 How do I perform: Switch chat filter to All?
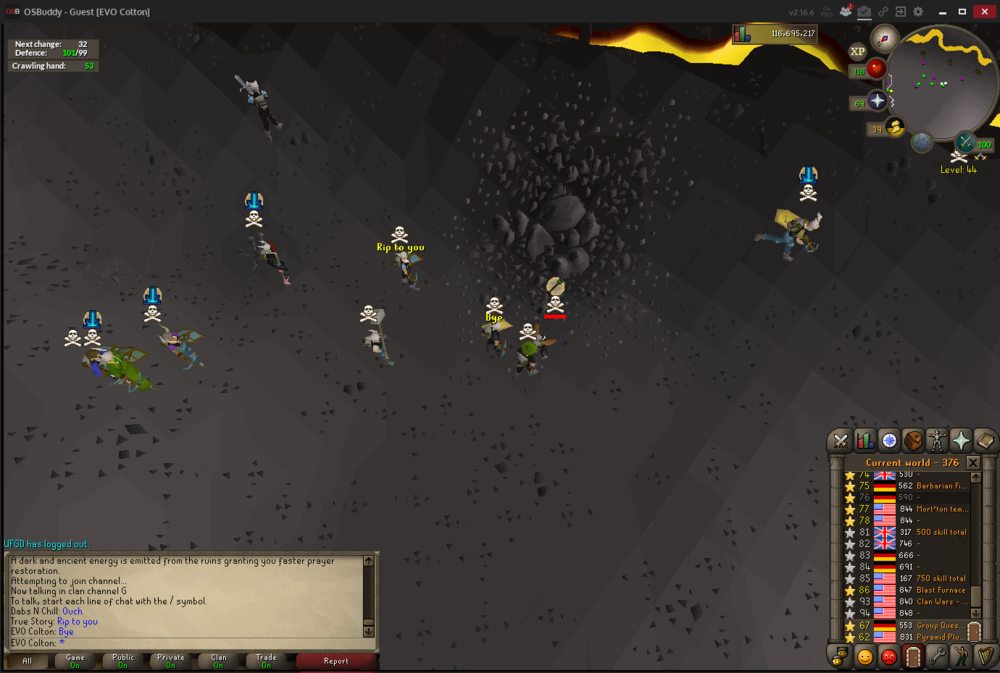tap(27, 660)
